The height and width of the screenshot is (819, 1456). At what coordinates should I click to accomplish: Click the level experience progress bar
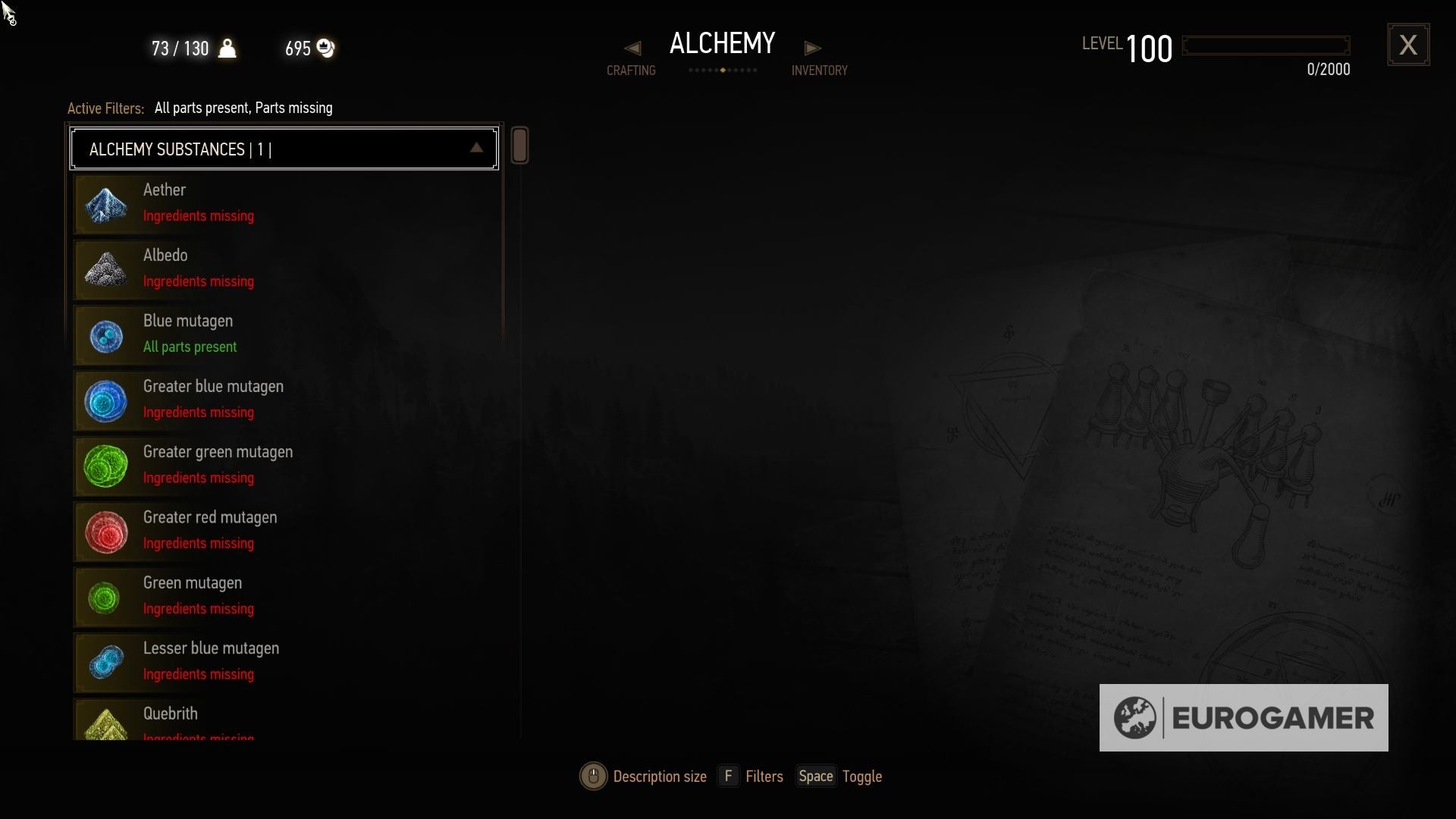1265,45
